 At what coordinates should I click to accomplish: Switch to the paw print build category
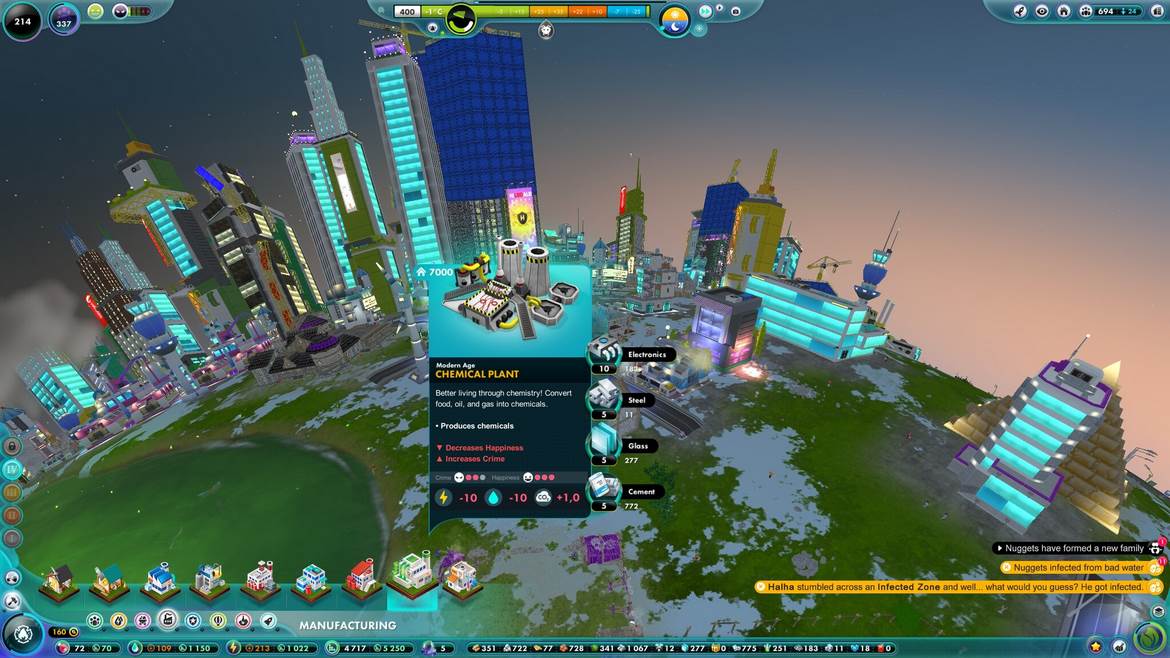[x=94, y=621]
